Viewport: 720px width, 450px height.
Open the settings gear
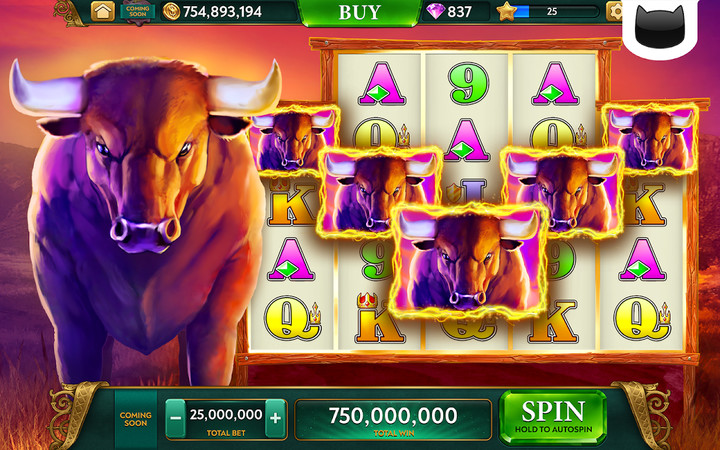[616, 12]
